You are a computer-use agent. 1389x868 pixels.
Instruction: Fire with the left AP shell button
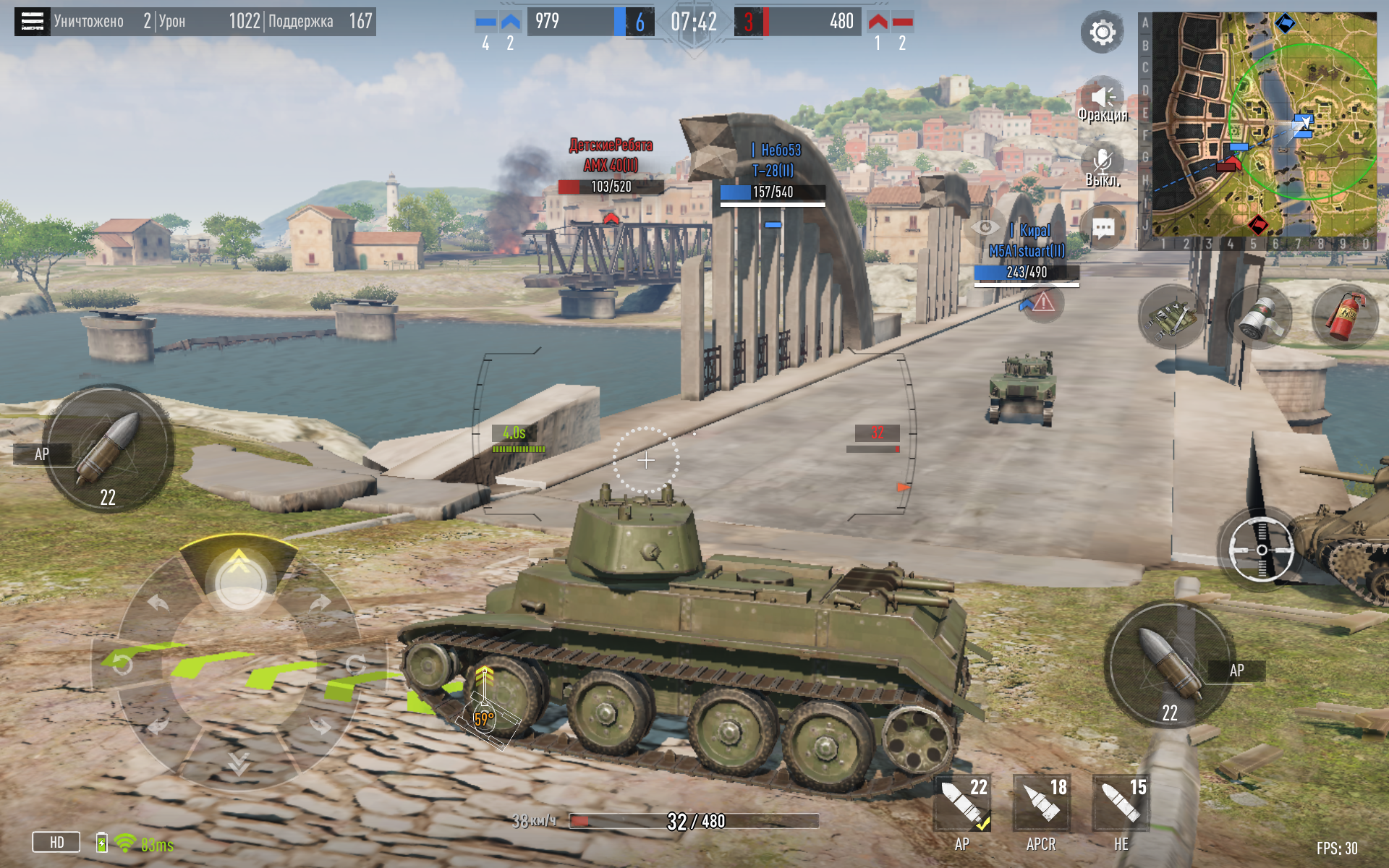click(109, 448)
